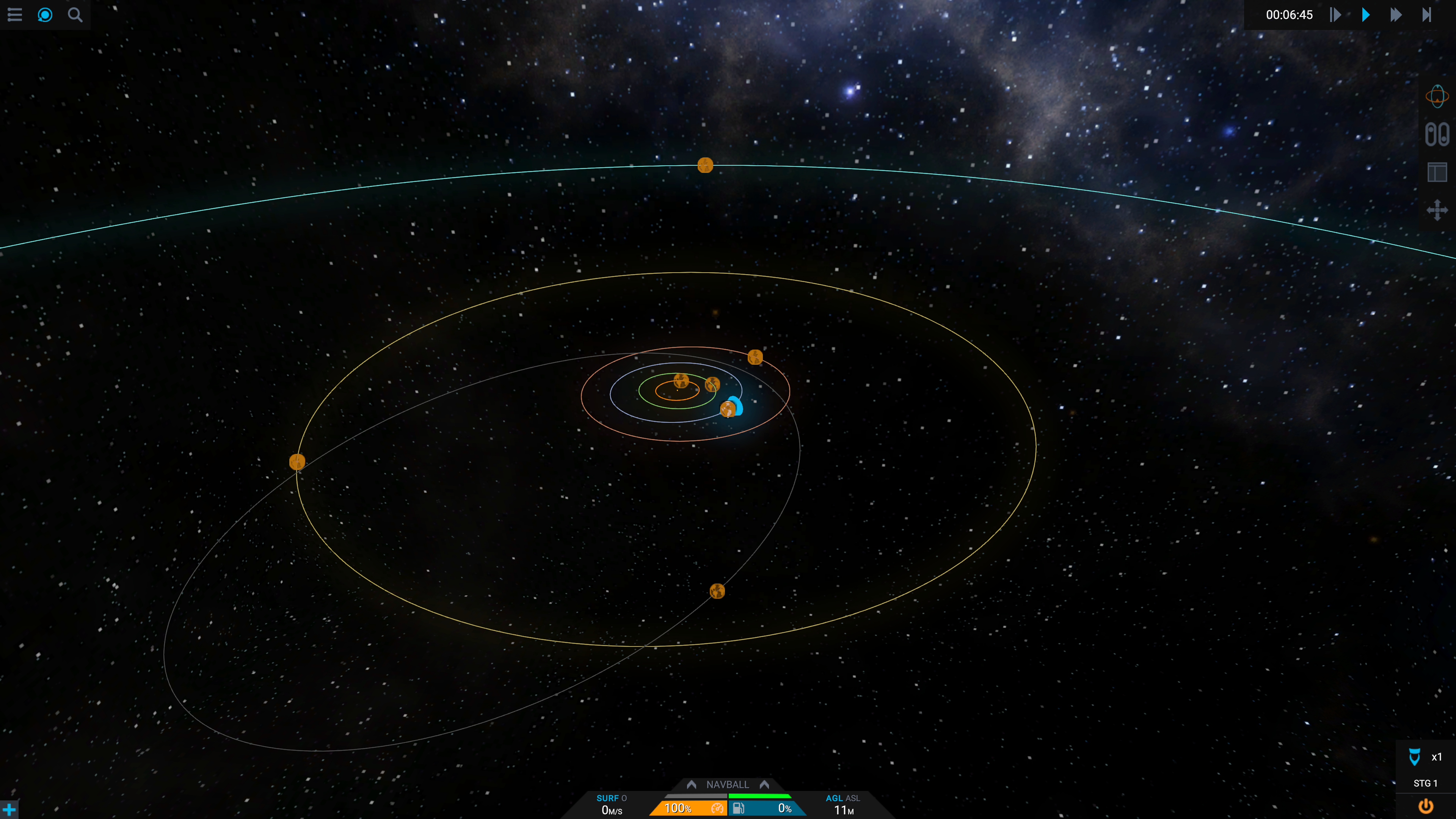Open the orbit gizmo view control
This screenshot has height=819, width=1456.
pos(1437,96)
